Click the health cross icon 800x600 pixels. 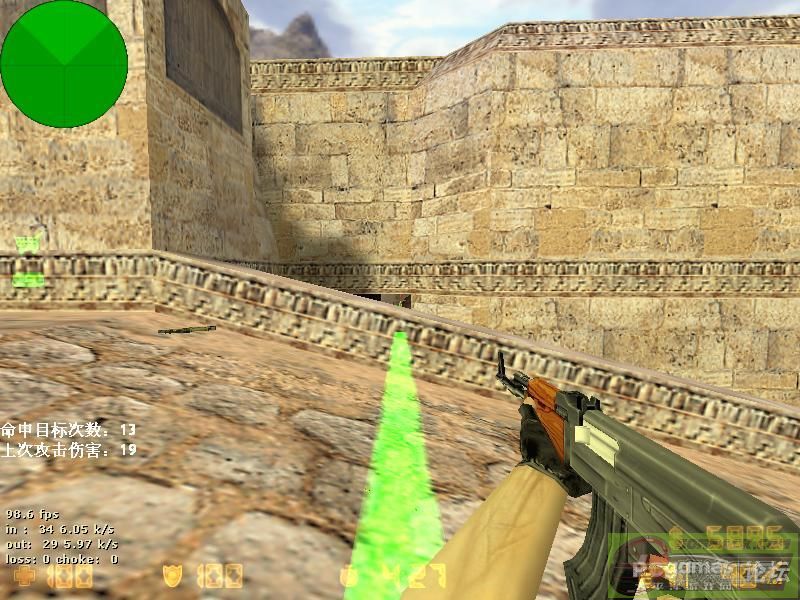tap(23, 577)
